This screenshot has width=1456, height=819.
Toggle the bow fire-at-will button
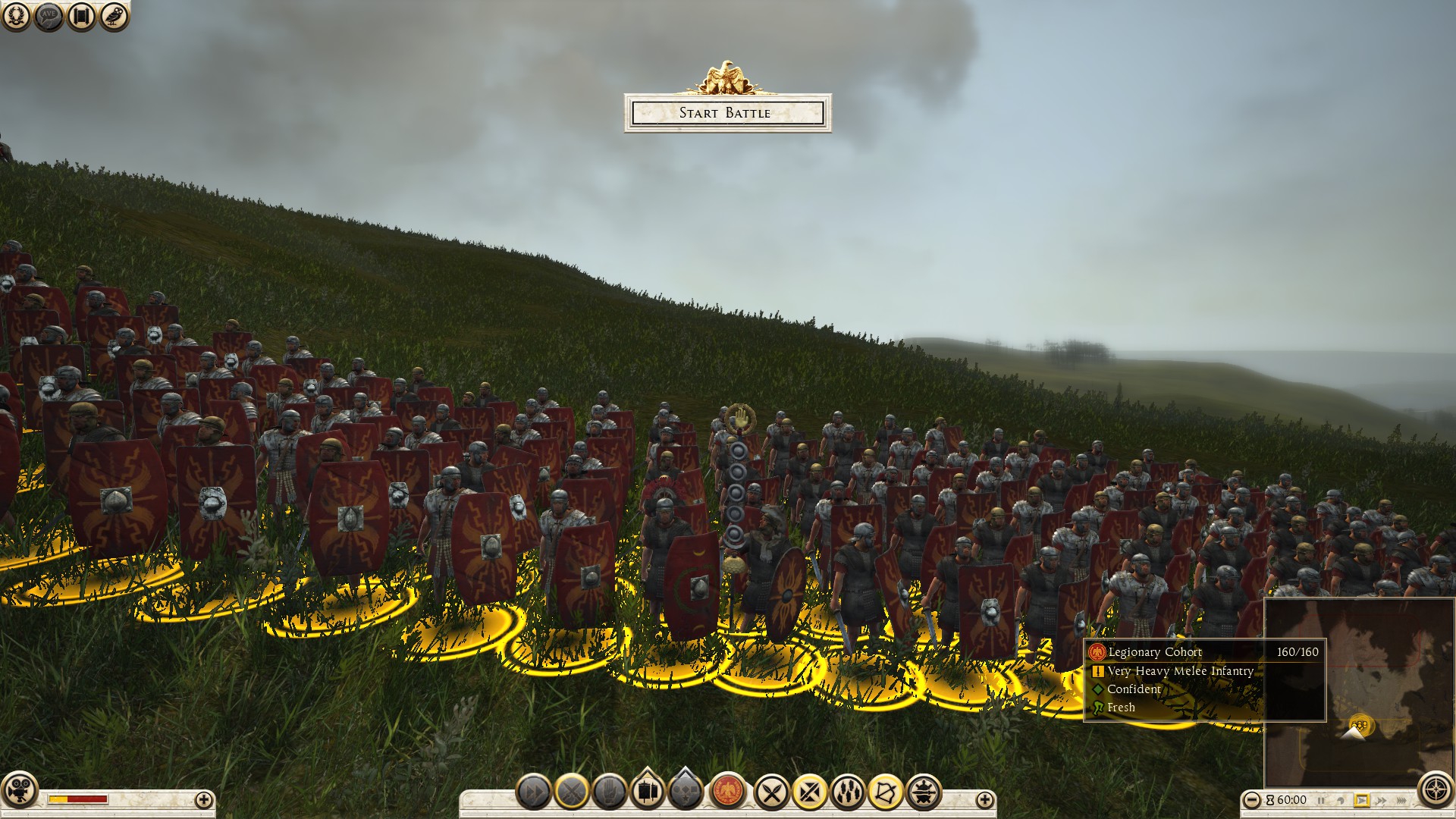click(886, 792)
